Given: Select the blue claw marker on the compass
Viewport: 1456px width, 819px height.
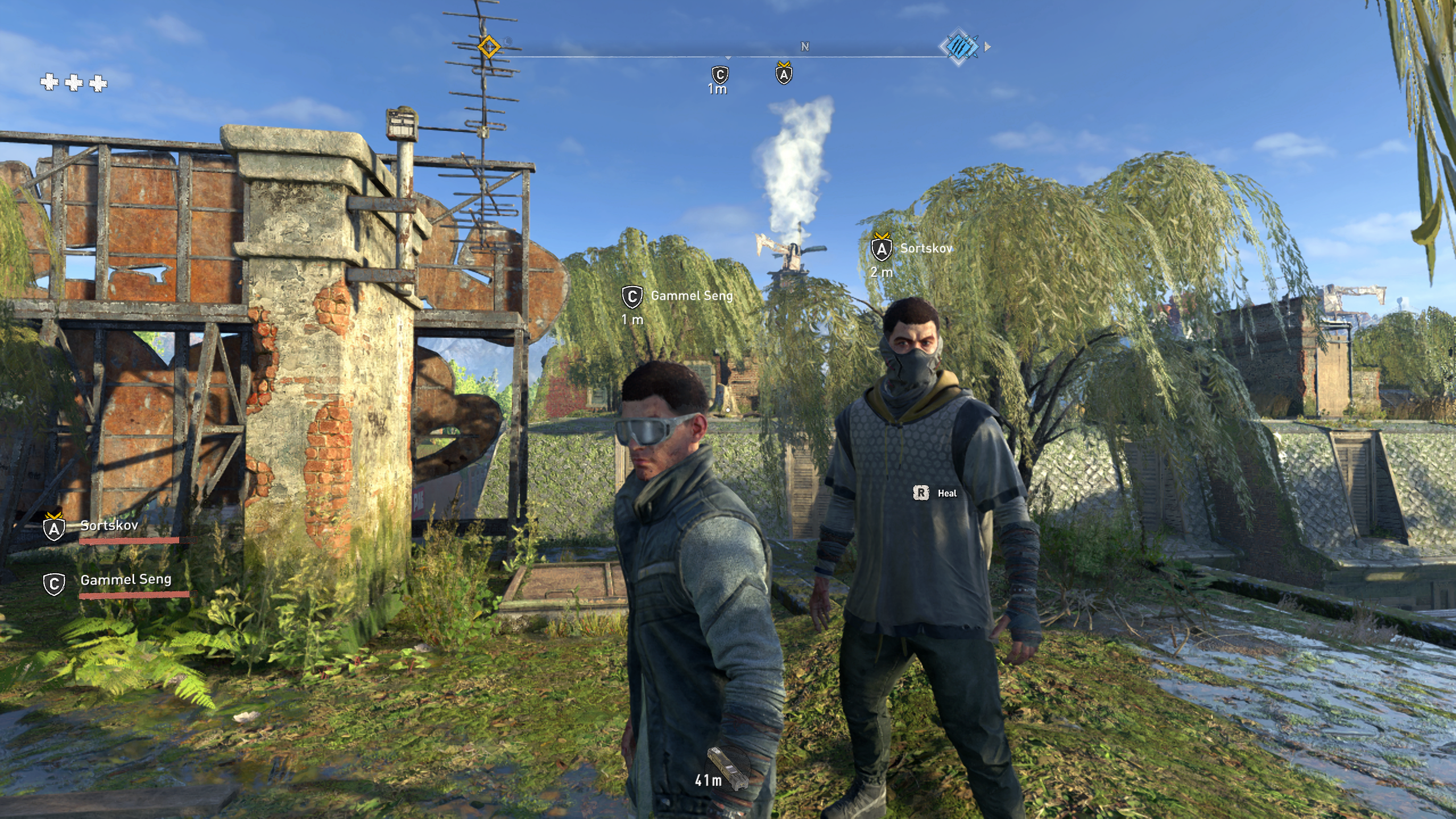Looking at the screenshot, I should tap(959, 47).
